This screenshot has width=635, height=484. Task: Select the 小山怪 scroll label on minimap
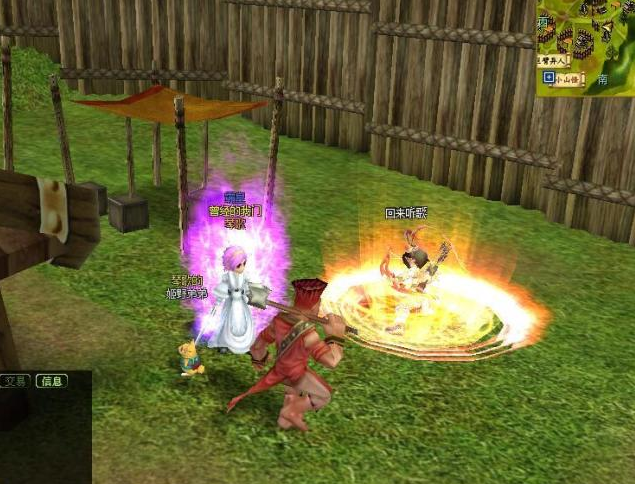tap(568, 77)
